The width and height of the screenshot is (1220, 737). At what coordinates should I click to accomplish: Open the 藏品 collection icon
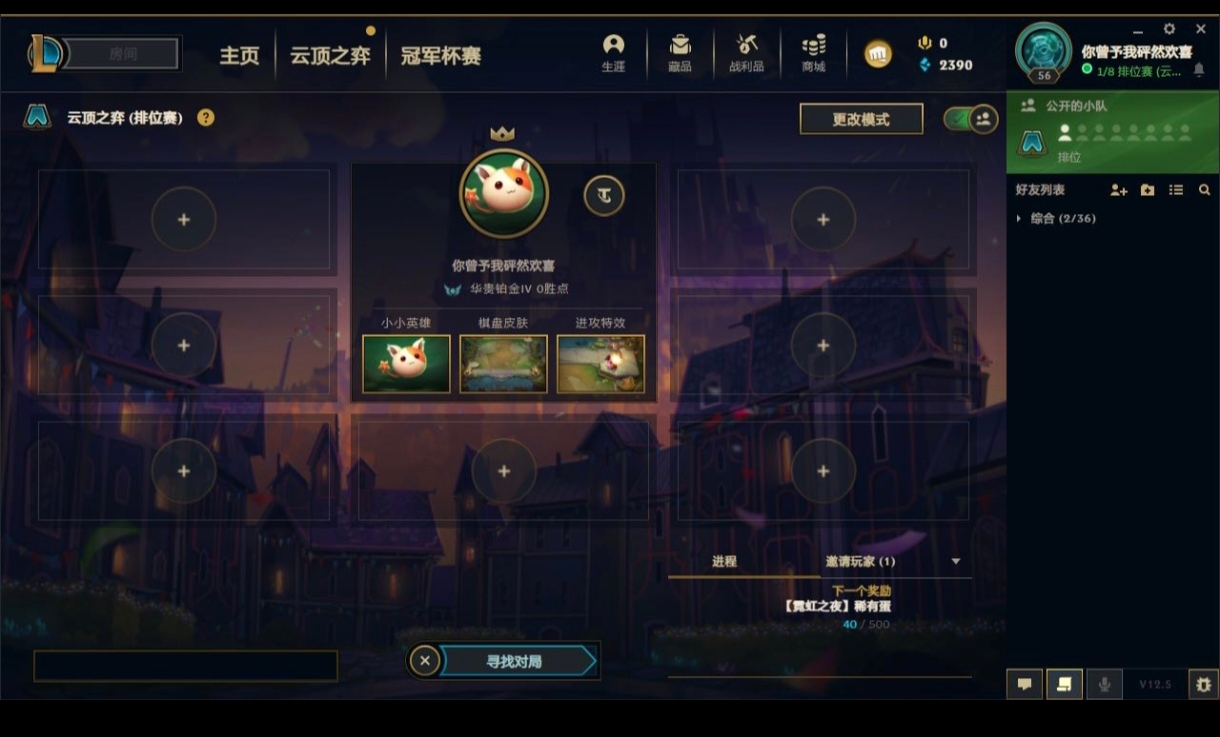coord(680,53)
